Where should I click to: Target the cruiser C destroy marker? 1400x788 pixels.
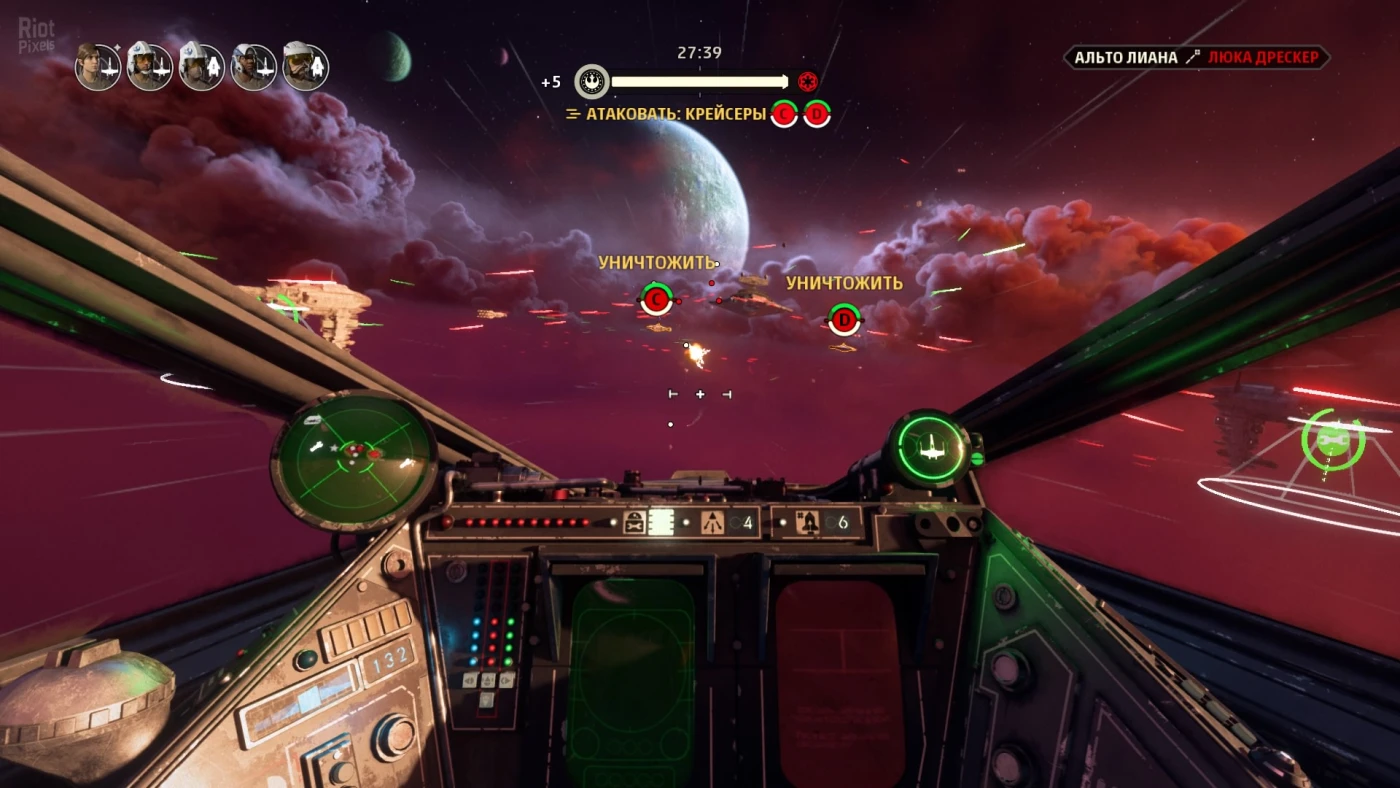pos(655,298)
